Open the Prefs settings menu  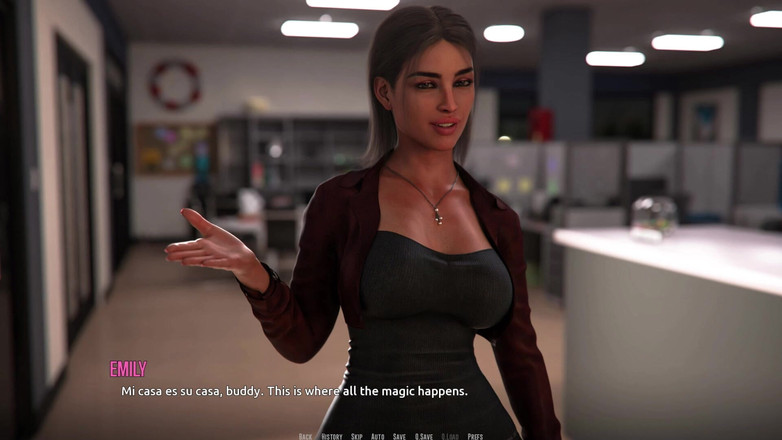pyautogui.click(x=475, y=436)
